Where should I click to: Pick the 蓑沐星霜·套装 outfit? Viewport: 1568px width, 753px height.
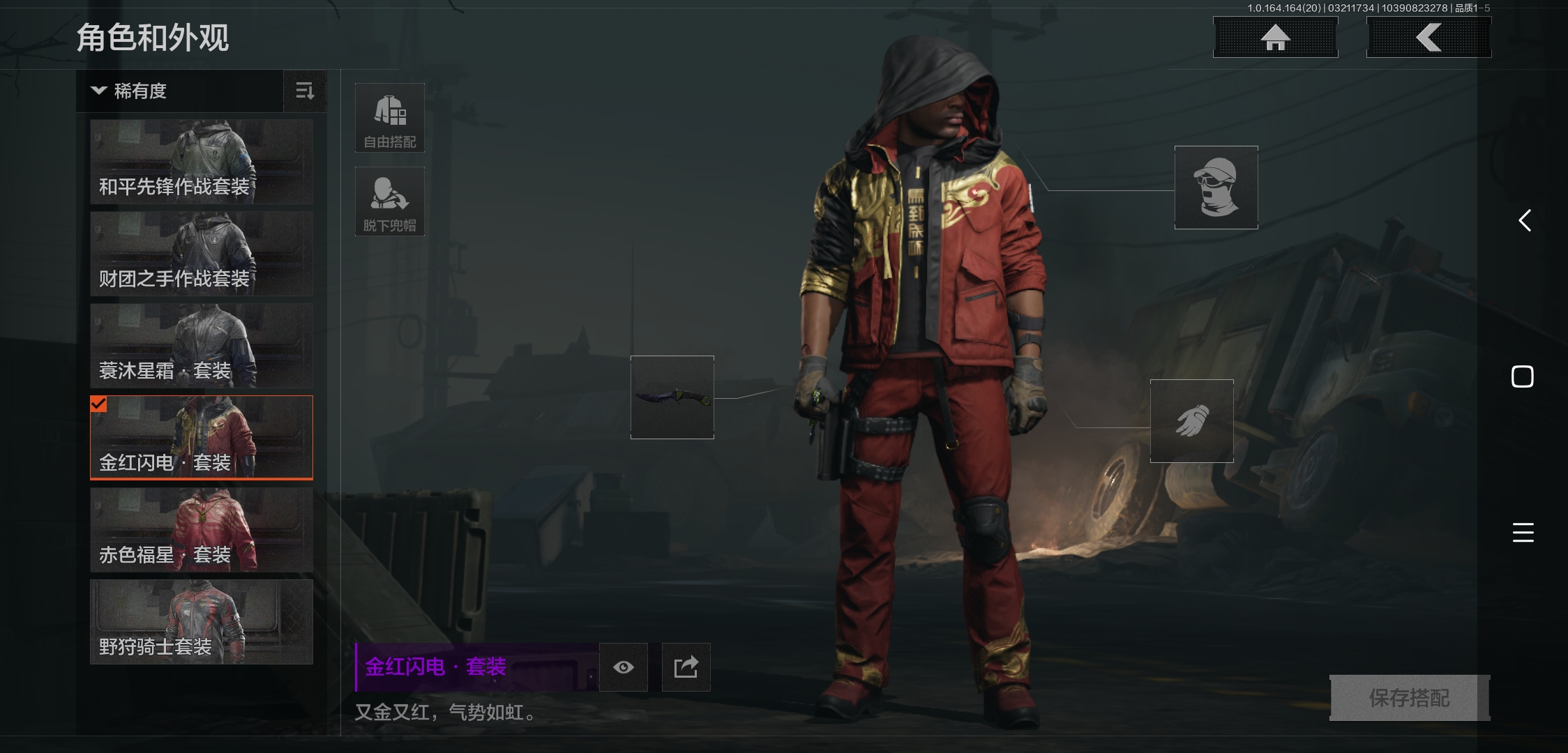click(202, 346)
